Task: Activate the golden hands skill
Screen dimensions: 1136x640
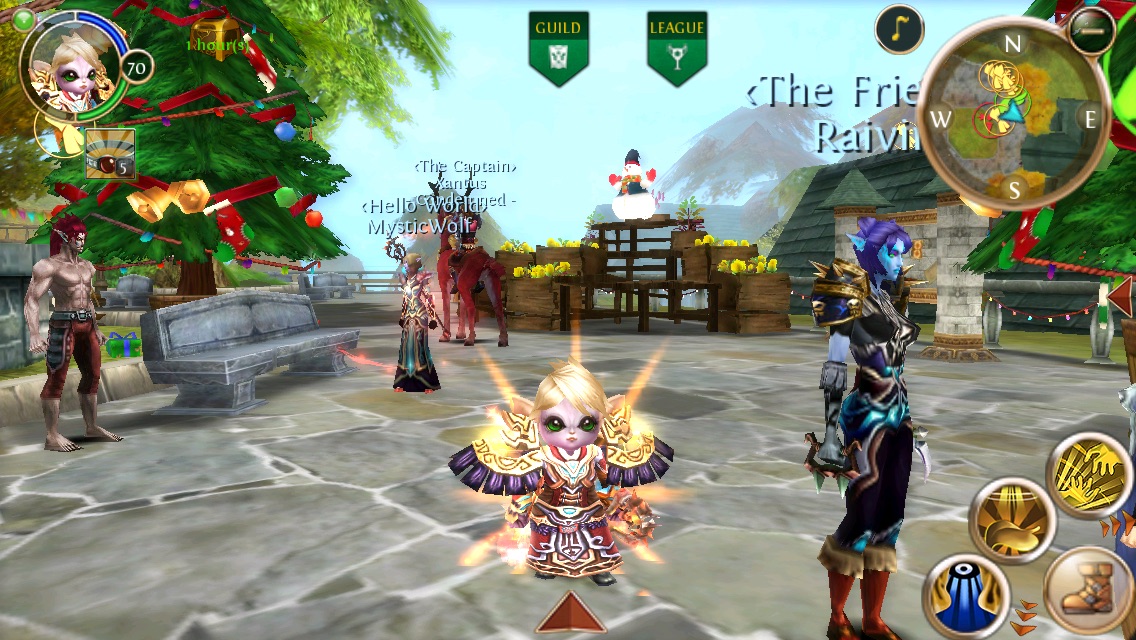Action: [x=1090, y=473]
